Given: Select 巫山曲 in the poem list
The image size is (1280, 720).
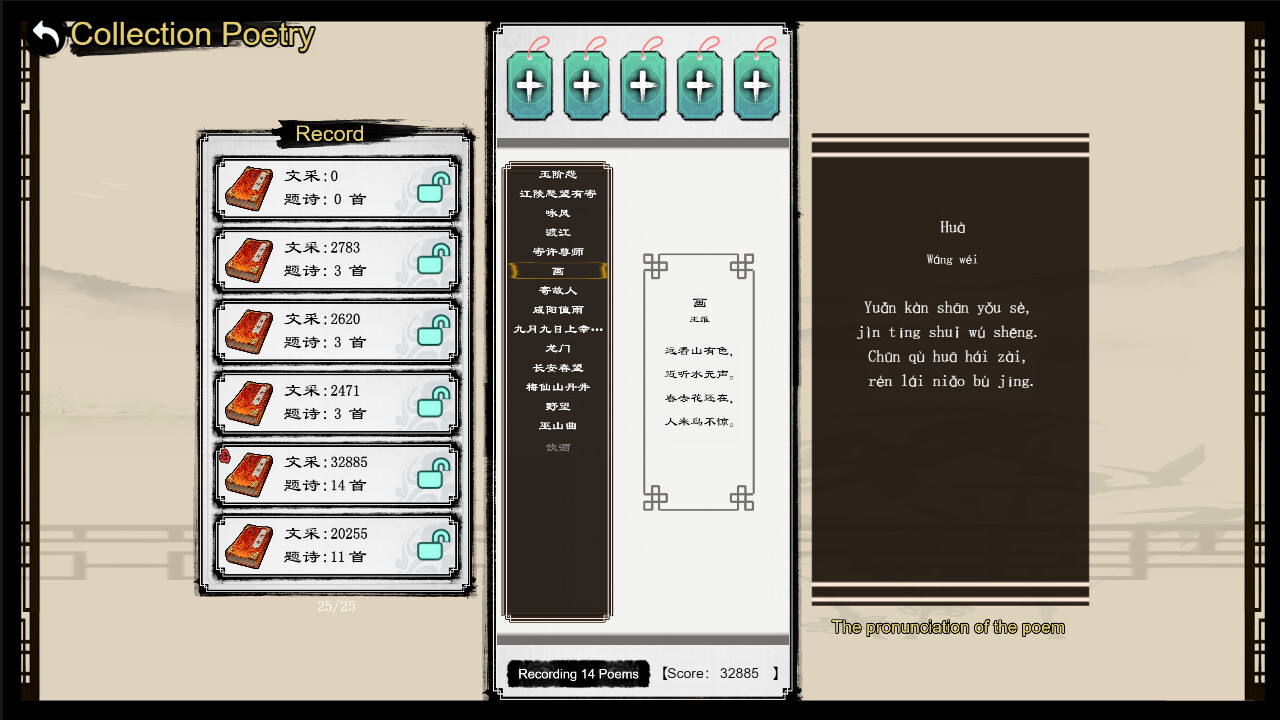Looking at the screenshot, I should pos(558,427).
